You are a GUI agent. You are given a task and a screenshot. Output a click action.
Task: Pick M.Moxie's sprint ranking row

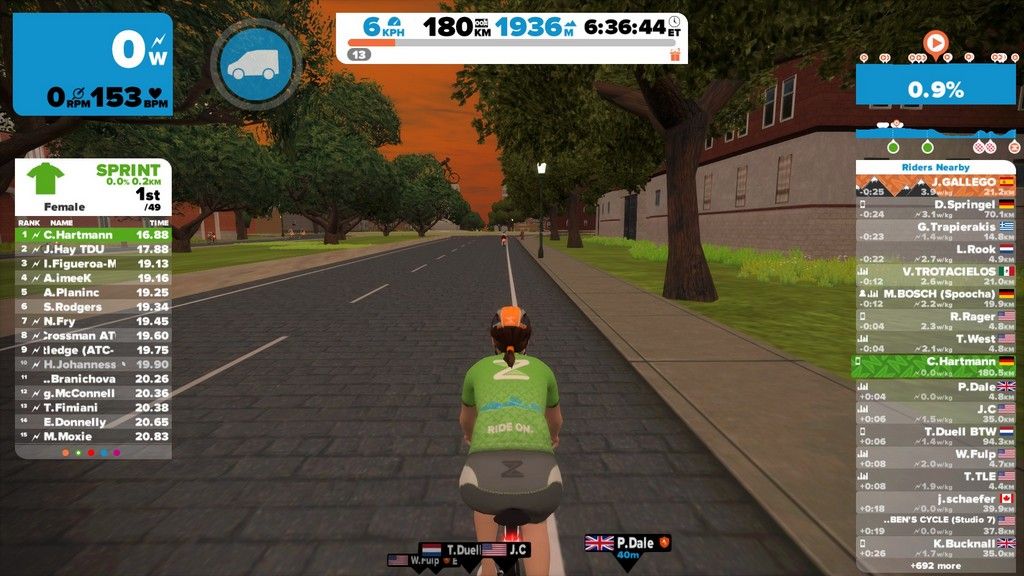pyautogui.click(x=93, y=437)
